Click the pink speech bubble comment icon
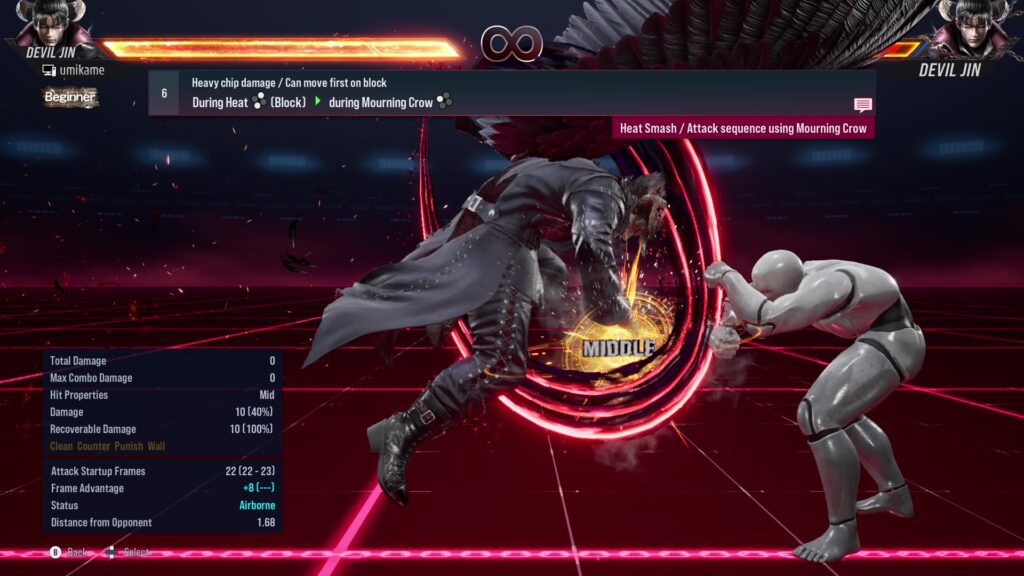 click(x=862, y=105)
